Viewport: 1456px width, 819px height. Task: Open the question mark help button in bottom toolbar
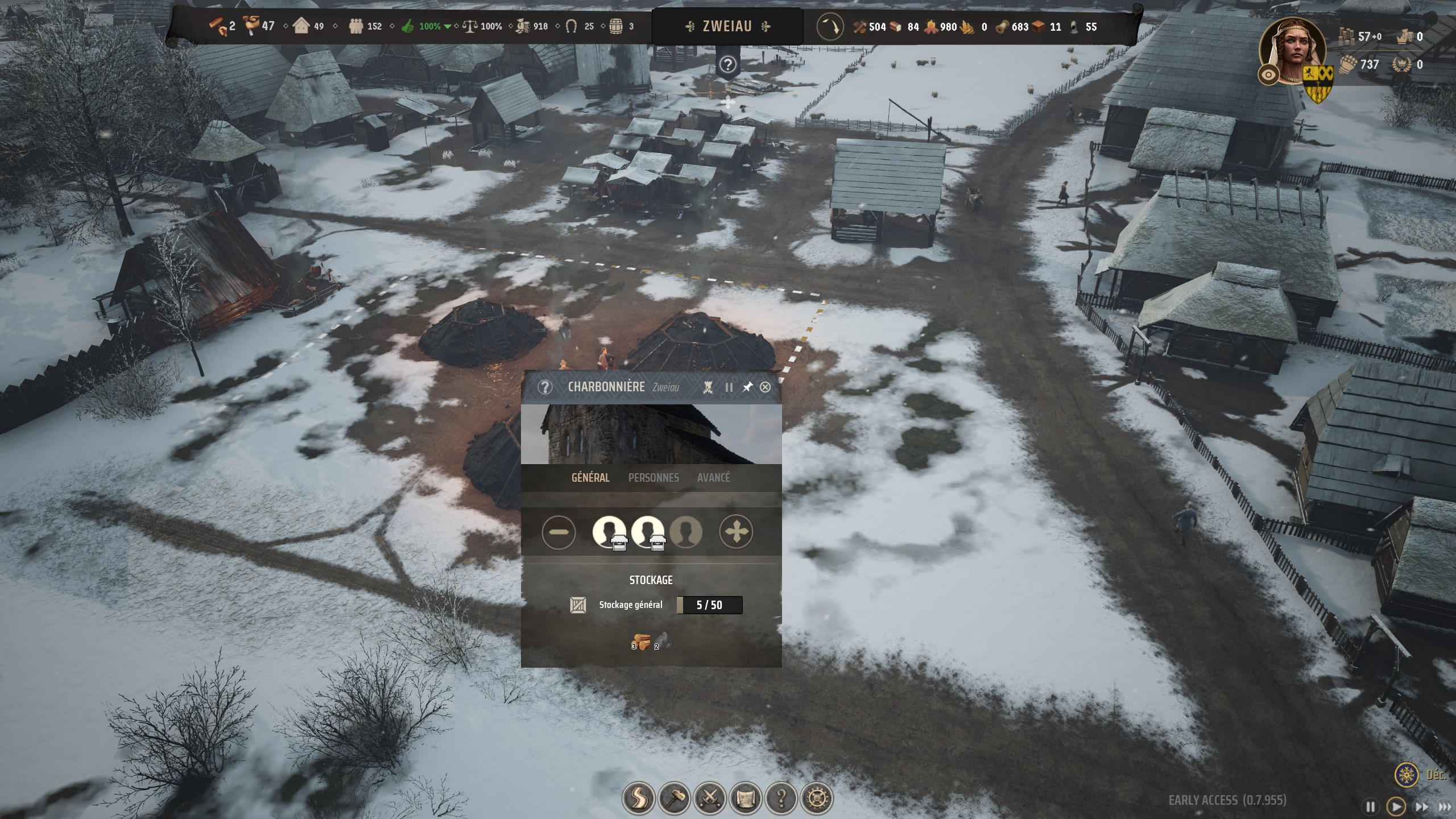[x=781, y=799]
